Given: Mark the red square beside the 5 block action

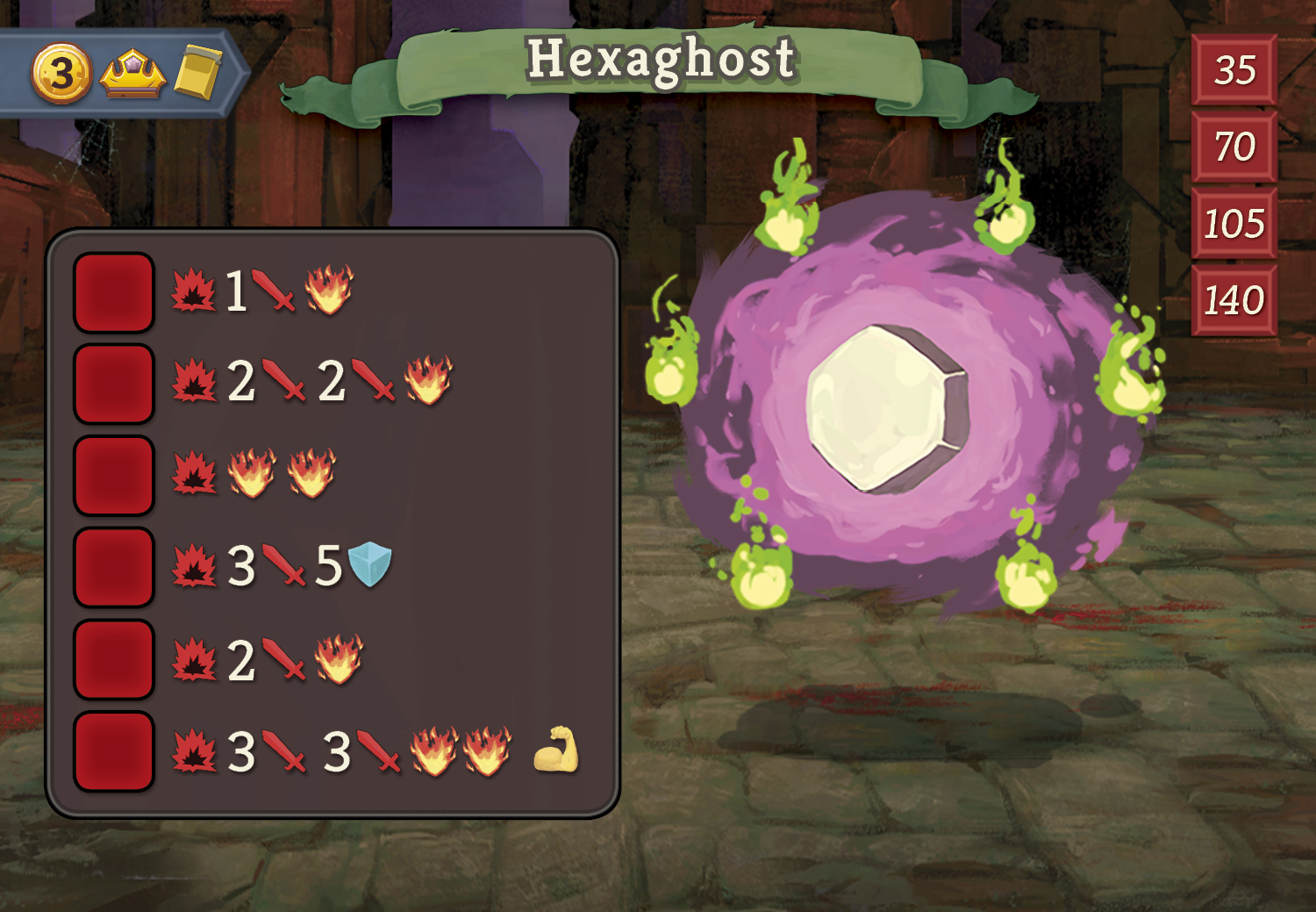Looking at the screenshot, I should pos(114,567).
